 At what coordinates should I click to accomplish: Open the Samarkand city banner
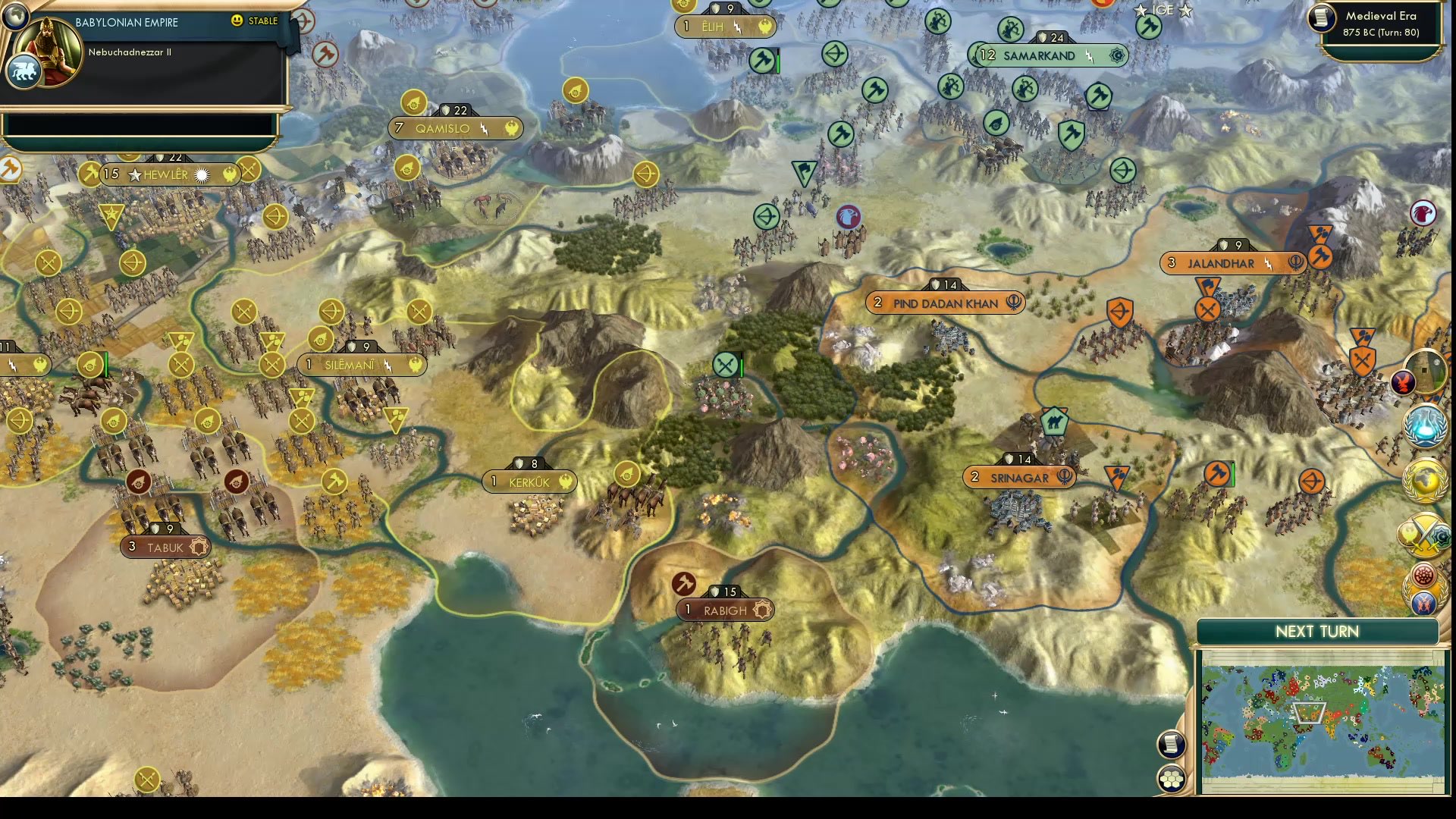point(1049,55)
